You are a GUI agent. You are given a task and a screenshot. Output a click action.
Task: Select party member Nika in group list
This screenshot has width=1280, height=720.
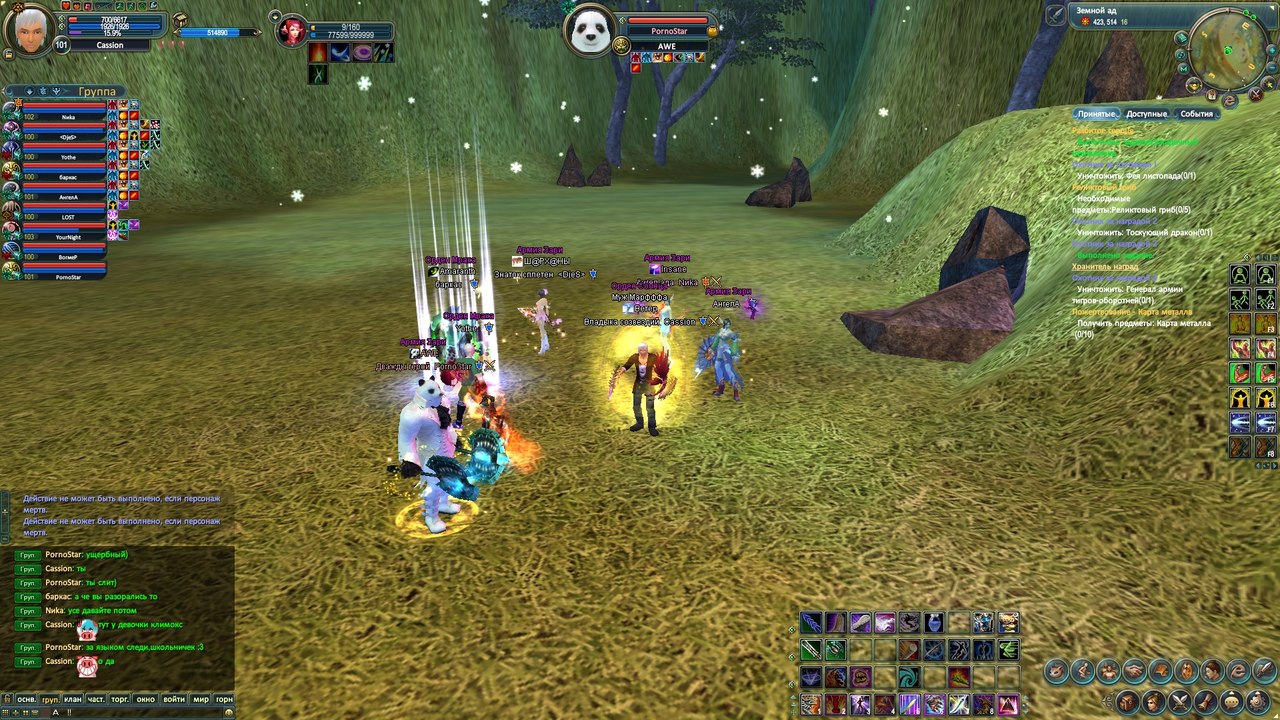pyautogui.click(x=68, y=117)
